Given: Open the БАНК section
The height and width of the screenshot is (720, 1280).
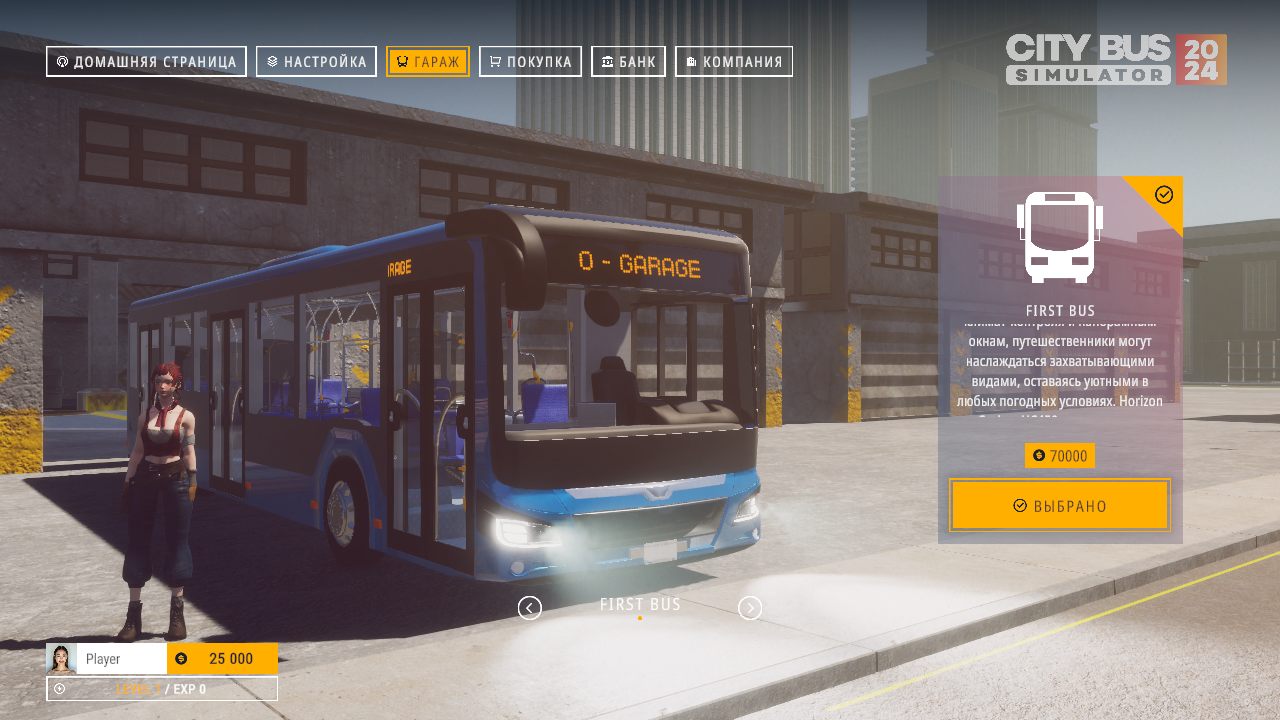Looking at the screenshot, I should point(628,61).
